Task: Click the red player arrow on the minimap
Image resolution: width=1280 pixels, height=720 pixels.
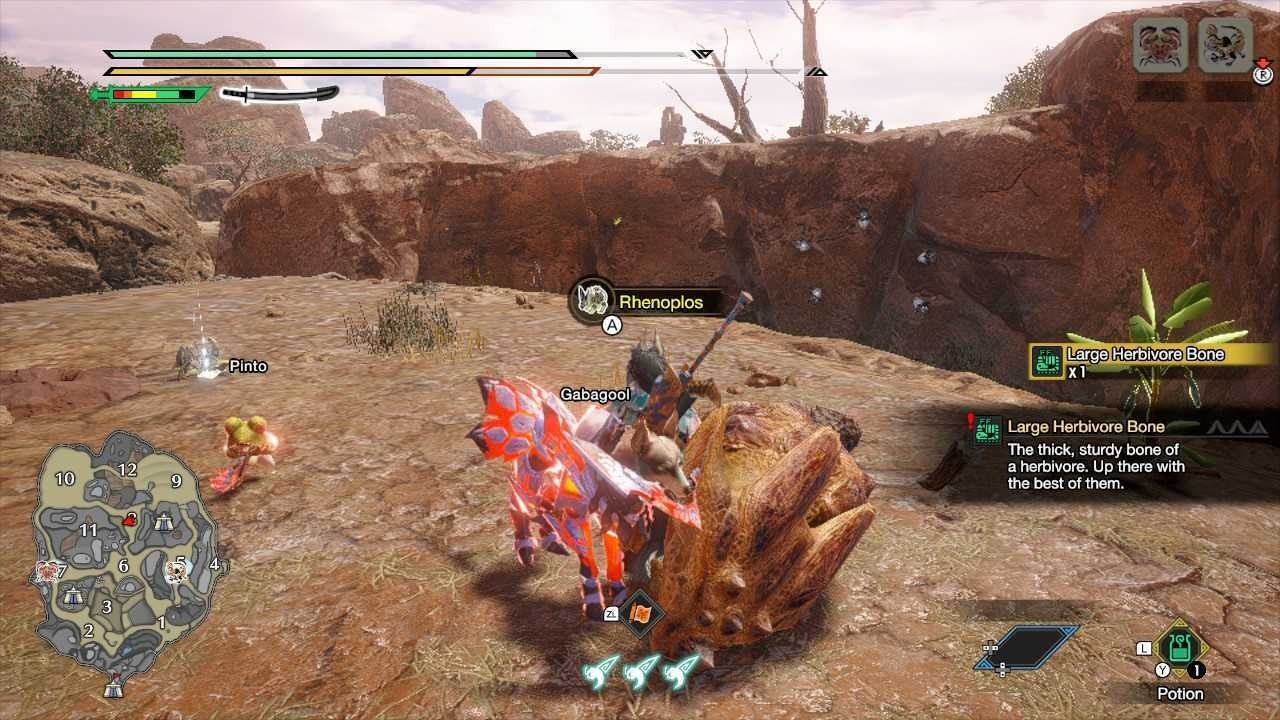Action: click(x=129, y=519)
